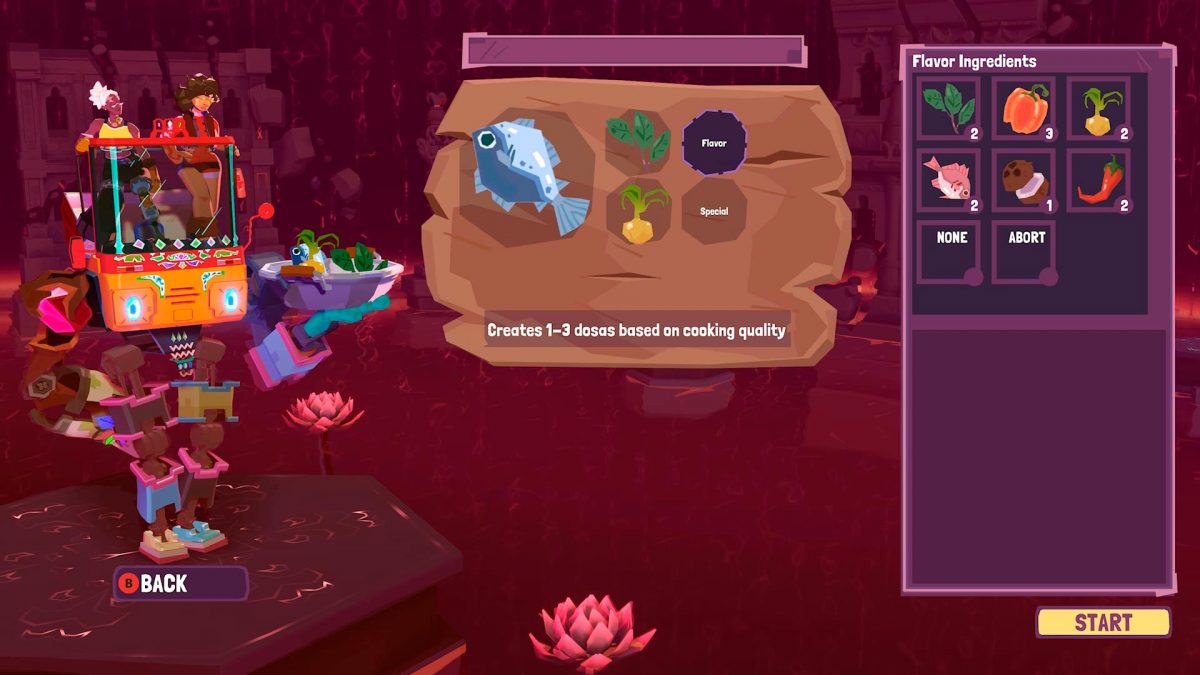Image resolution: width=1200 pixels, height=675 pixels.
Task: Select the pink fish ingredient
Action: pos(949,181)
